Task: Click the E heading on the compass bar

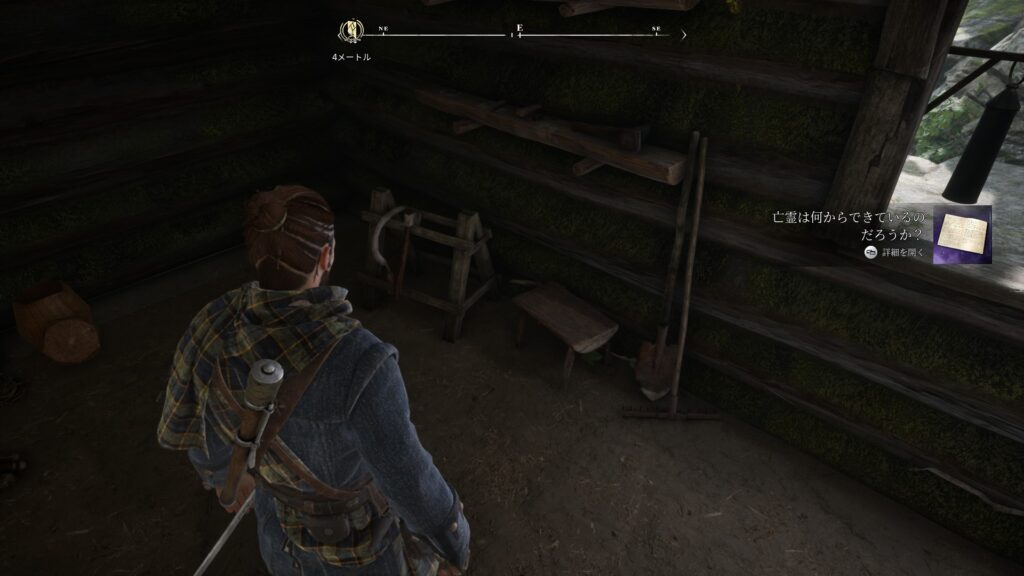Action: click(x=519, y=28)
